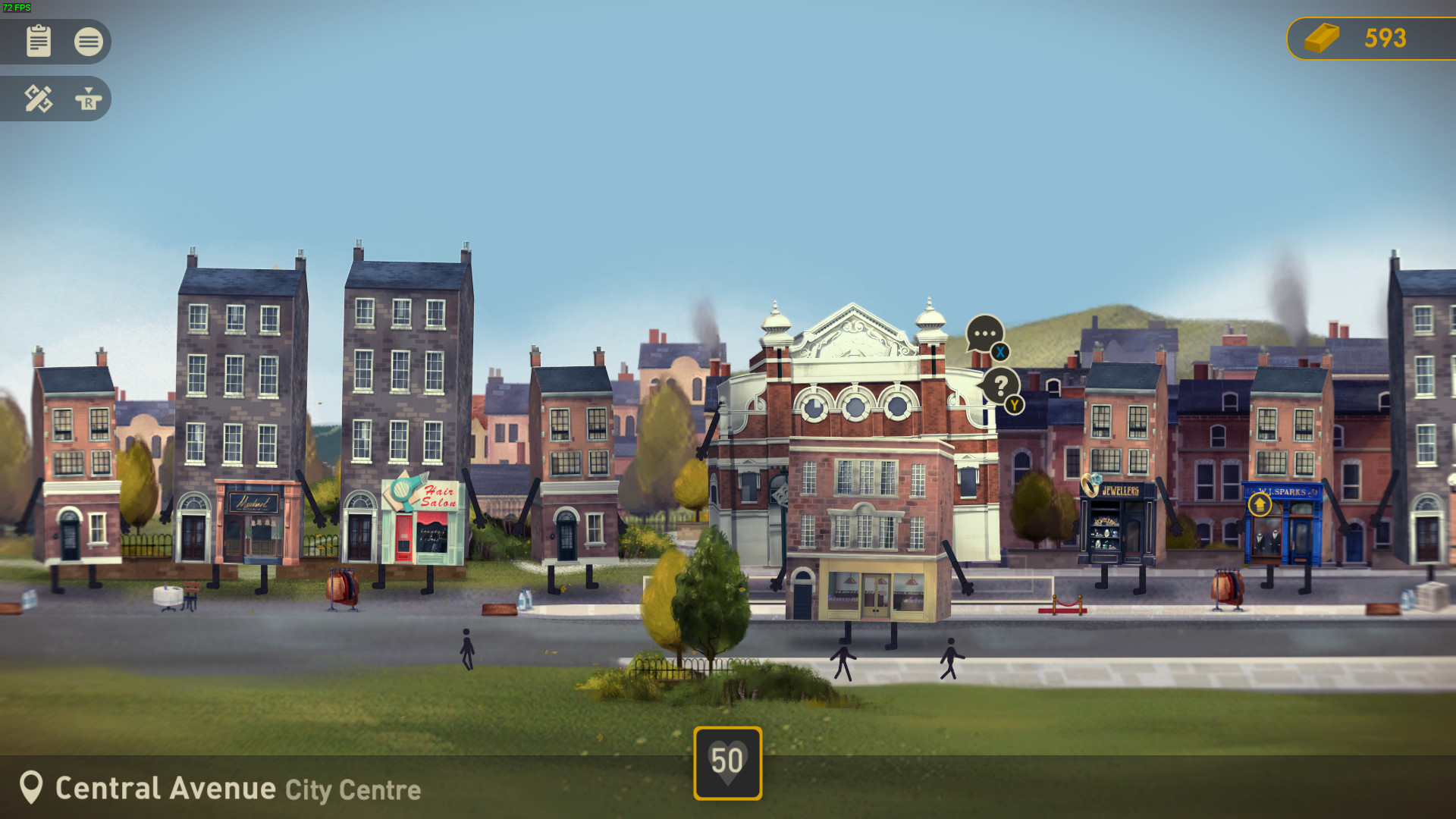Click the gold brick counter showing 593
The image size is (1456, 819).
pyautogui.click(x=1365, y=39)
